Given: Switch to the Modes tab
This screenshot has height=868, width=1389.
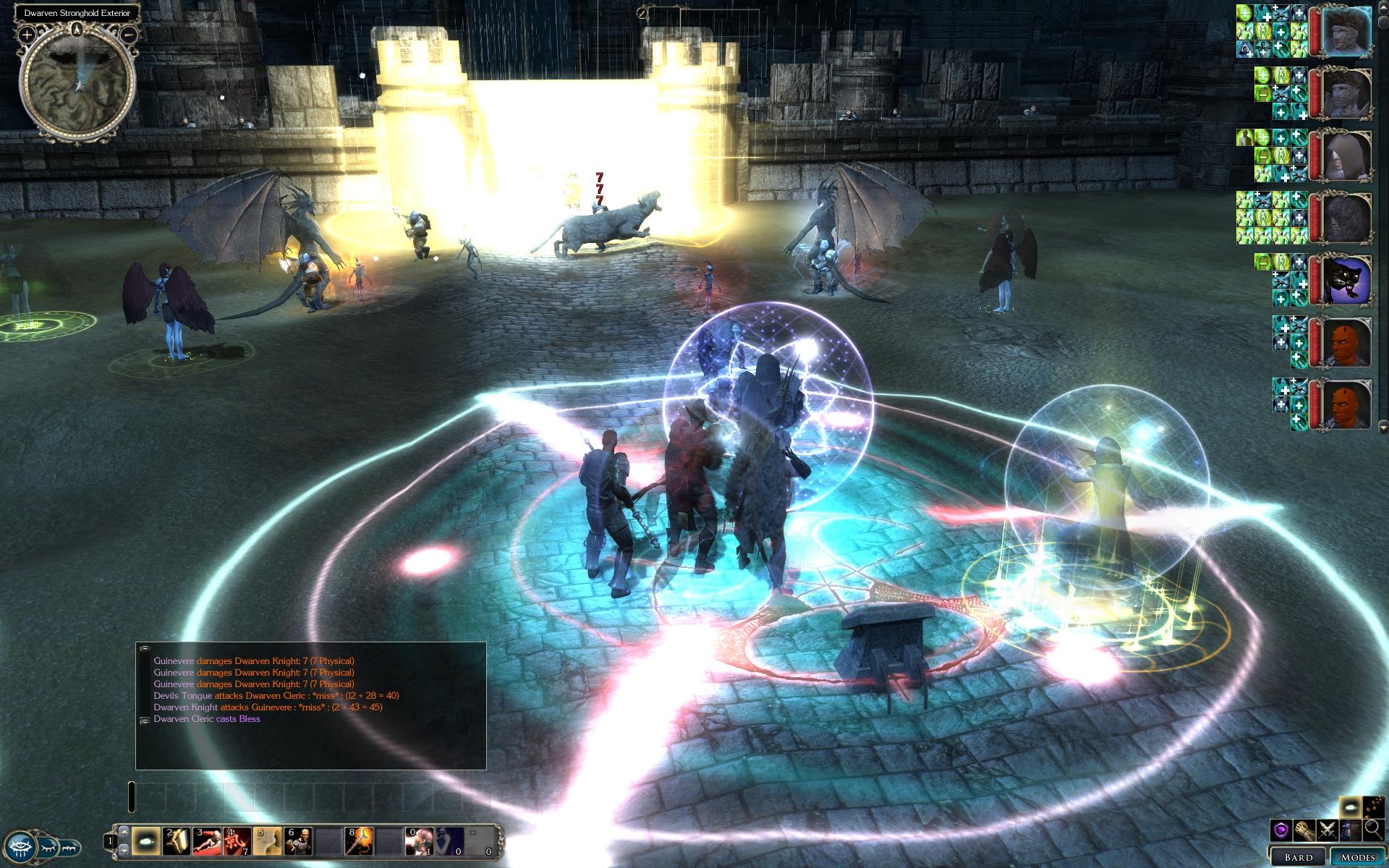Looking at the screenshot, I should click(1357, 856).
